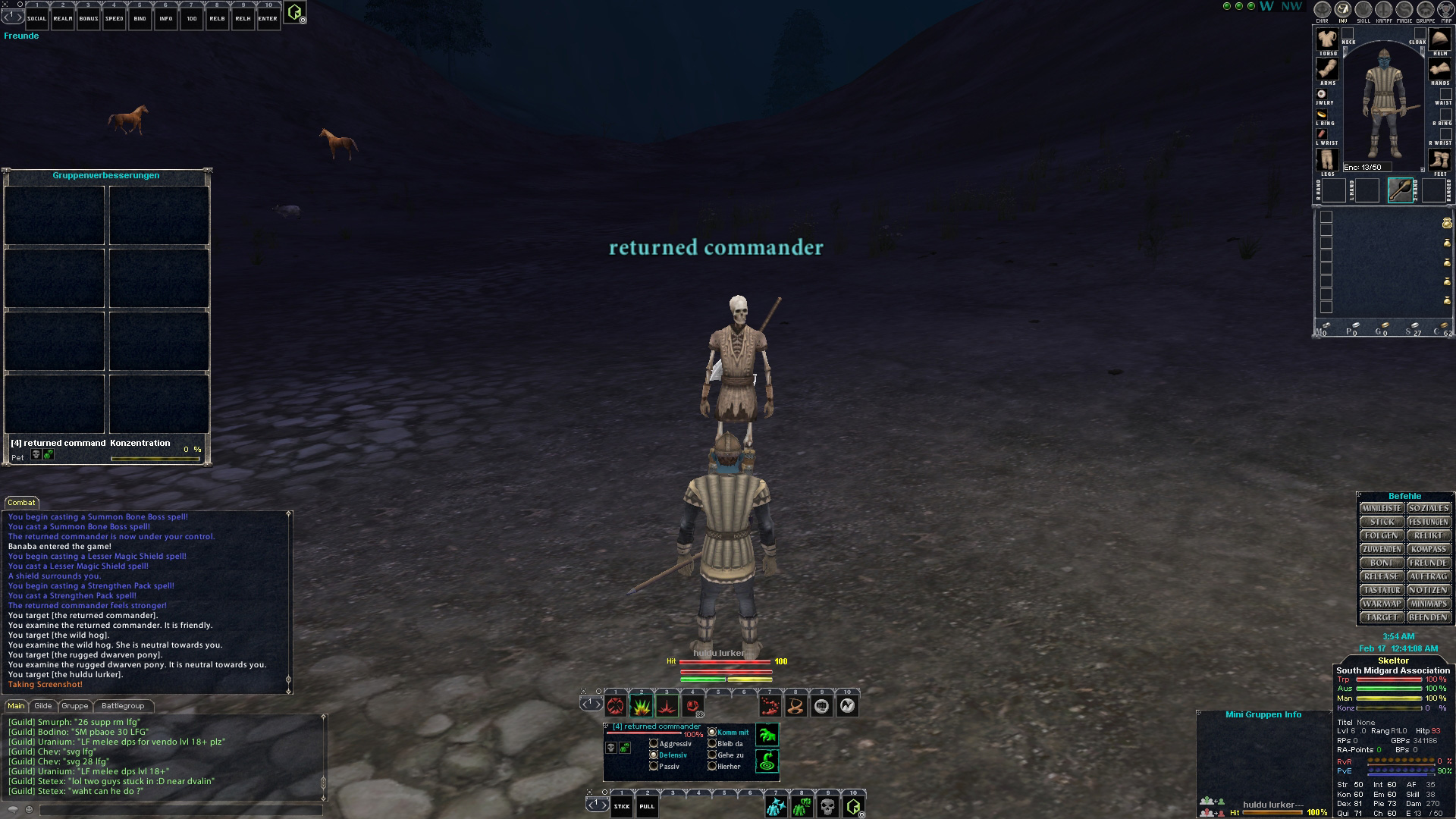The width and height of the screenshot is (1456, 819).
Task: Set pet stance to Passiv
Action: coord(654,767)
